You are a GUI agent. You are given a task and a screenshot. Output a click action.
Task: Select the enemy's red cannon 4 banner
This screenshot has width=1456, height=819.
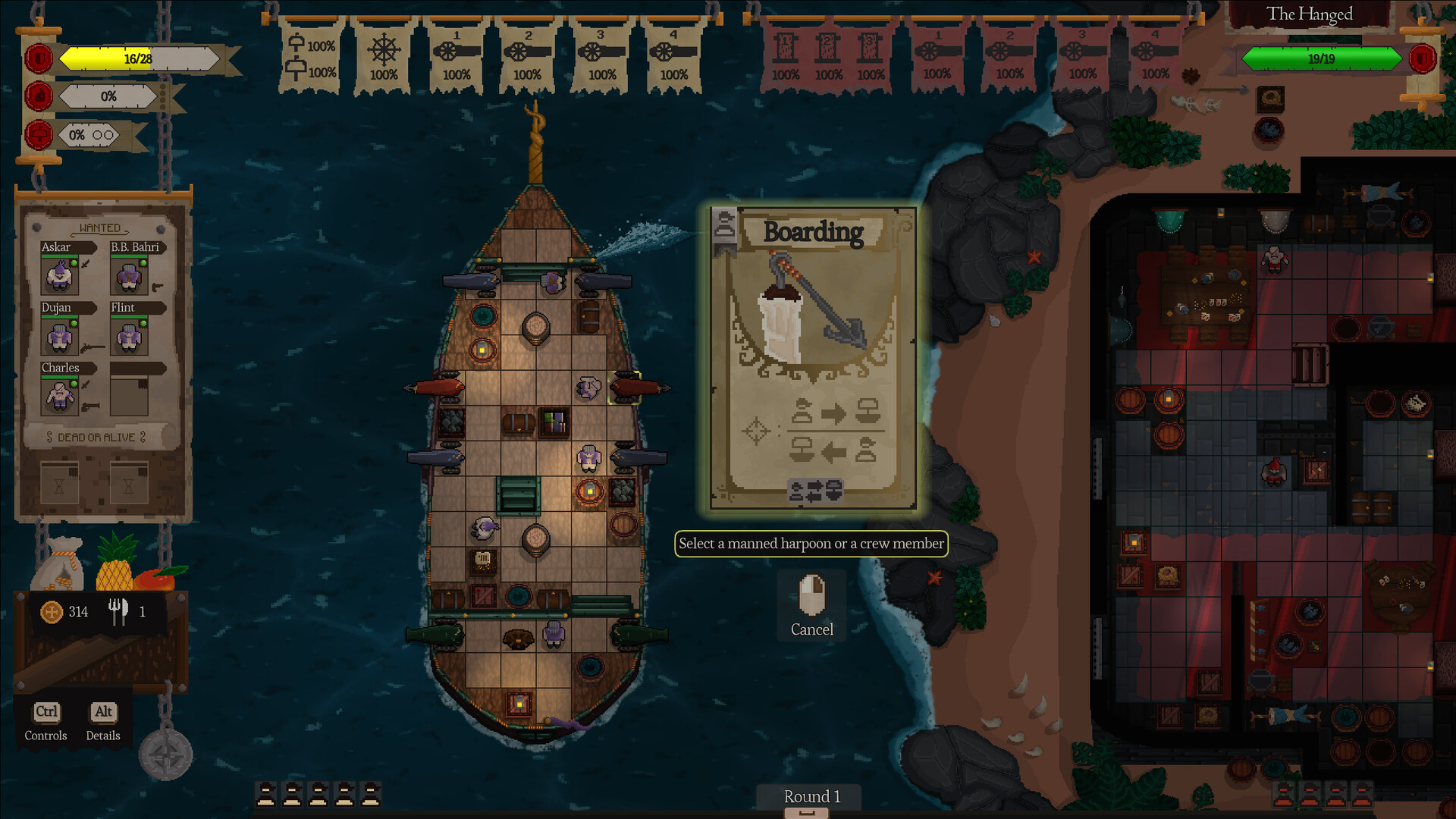tap(1155, 58)
